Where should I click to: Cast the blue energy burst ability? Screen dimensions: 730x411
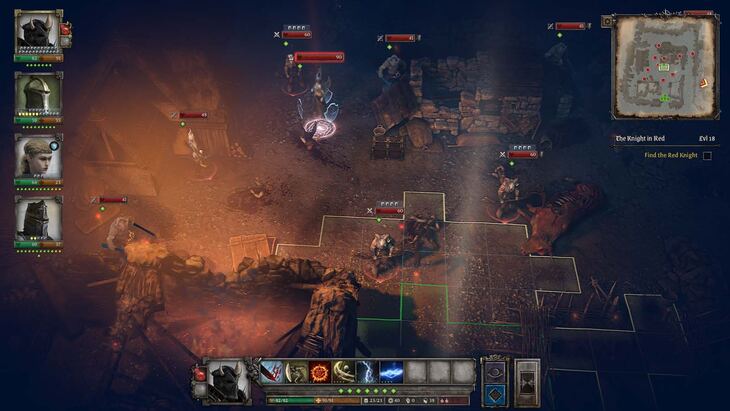point(392,372)
